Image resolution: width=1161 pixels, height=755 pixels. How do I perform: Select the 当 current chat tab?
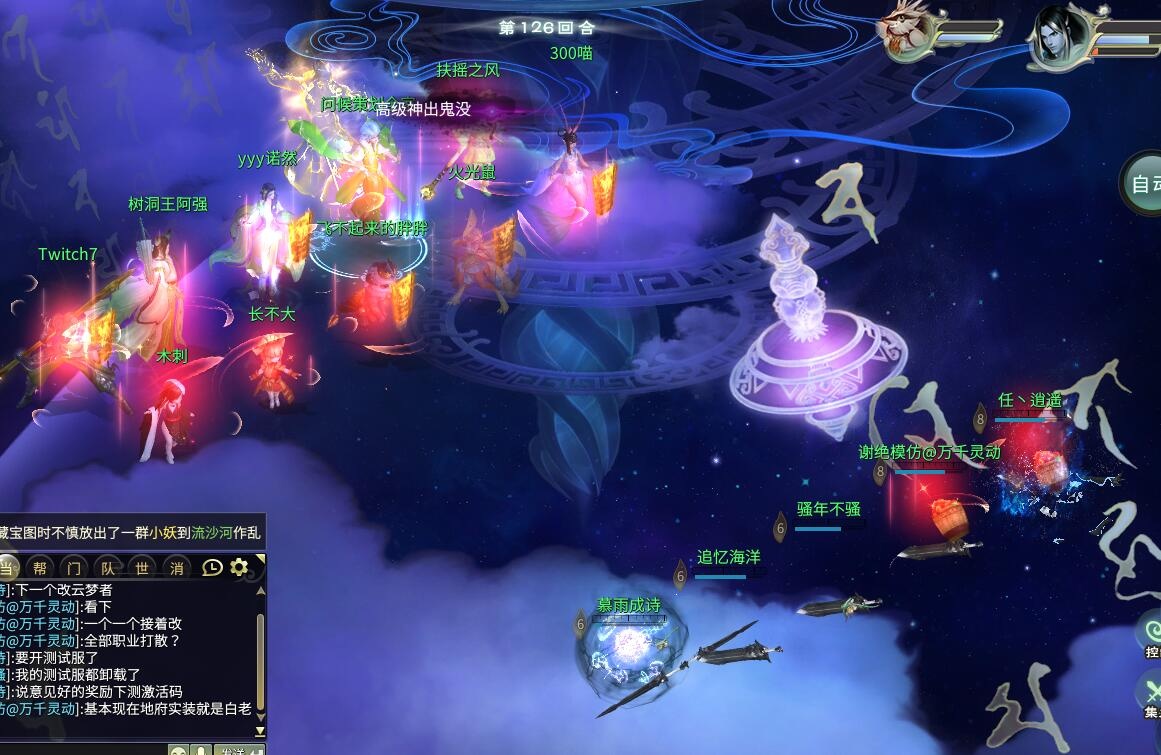click(x=8, y=567)
